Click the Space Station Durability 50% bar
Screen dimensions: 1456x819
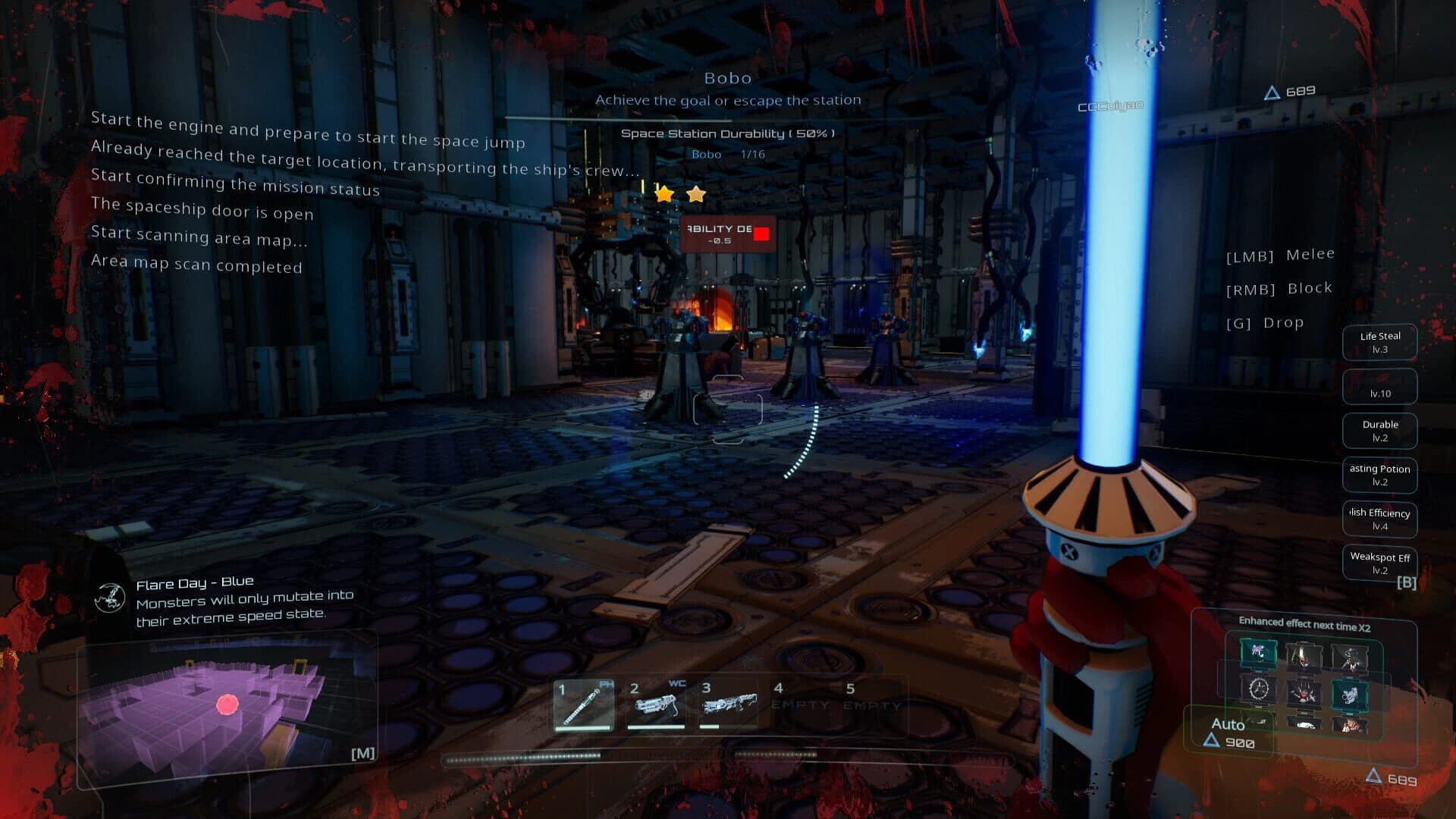click(x=727, y=132)
